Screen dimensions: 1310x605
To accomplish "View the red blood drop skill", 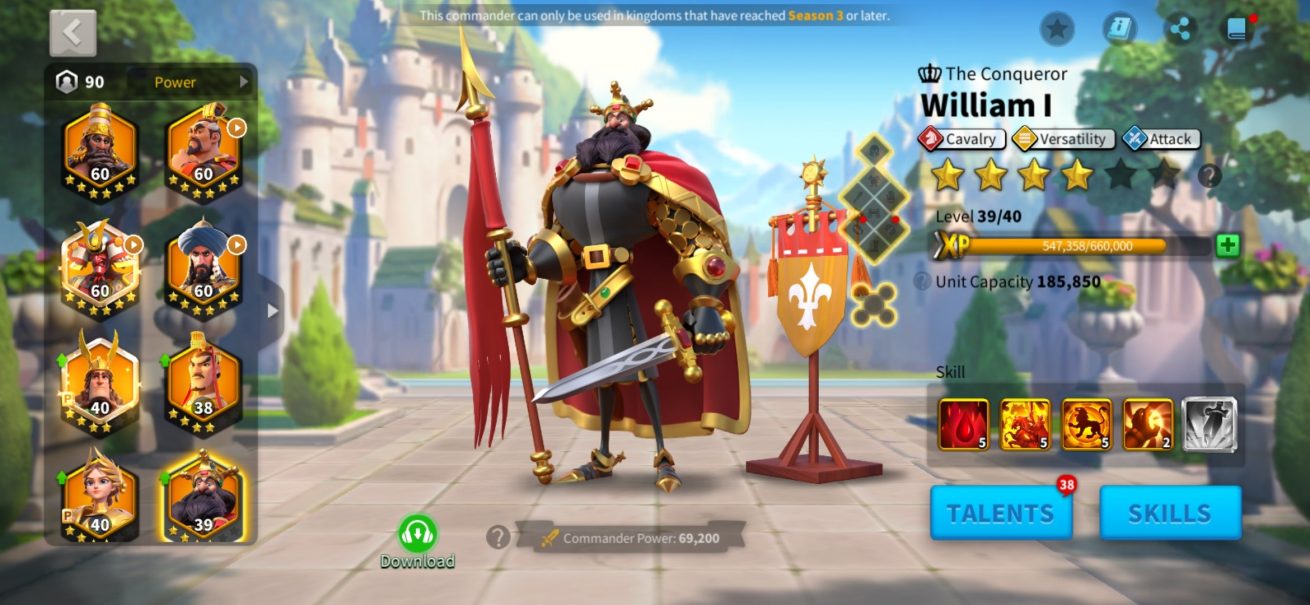I will tap(963, 424).
